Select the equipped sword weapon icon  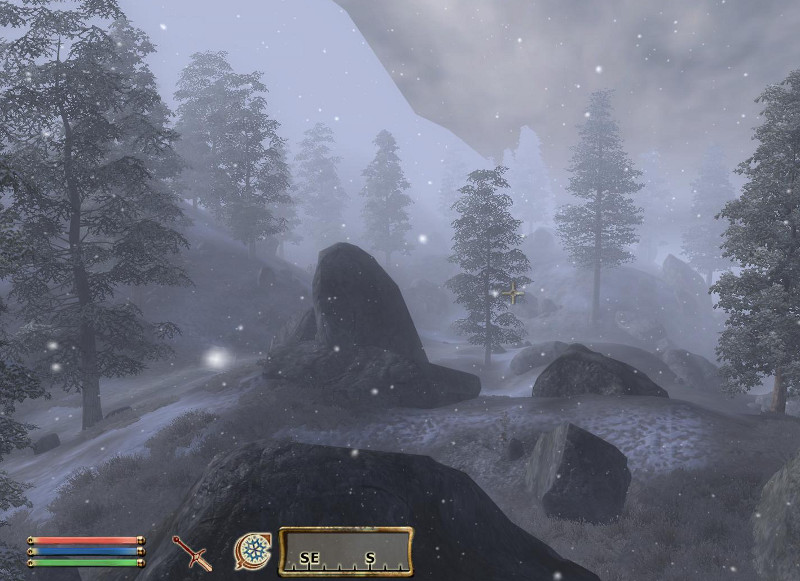pyautogui.click(x=191, y=551)
